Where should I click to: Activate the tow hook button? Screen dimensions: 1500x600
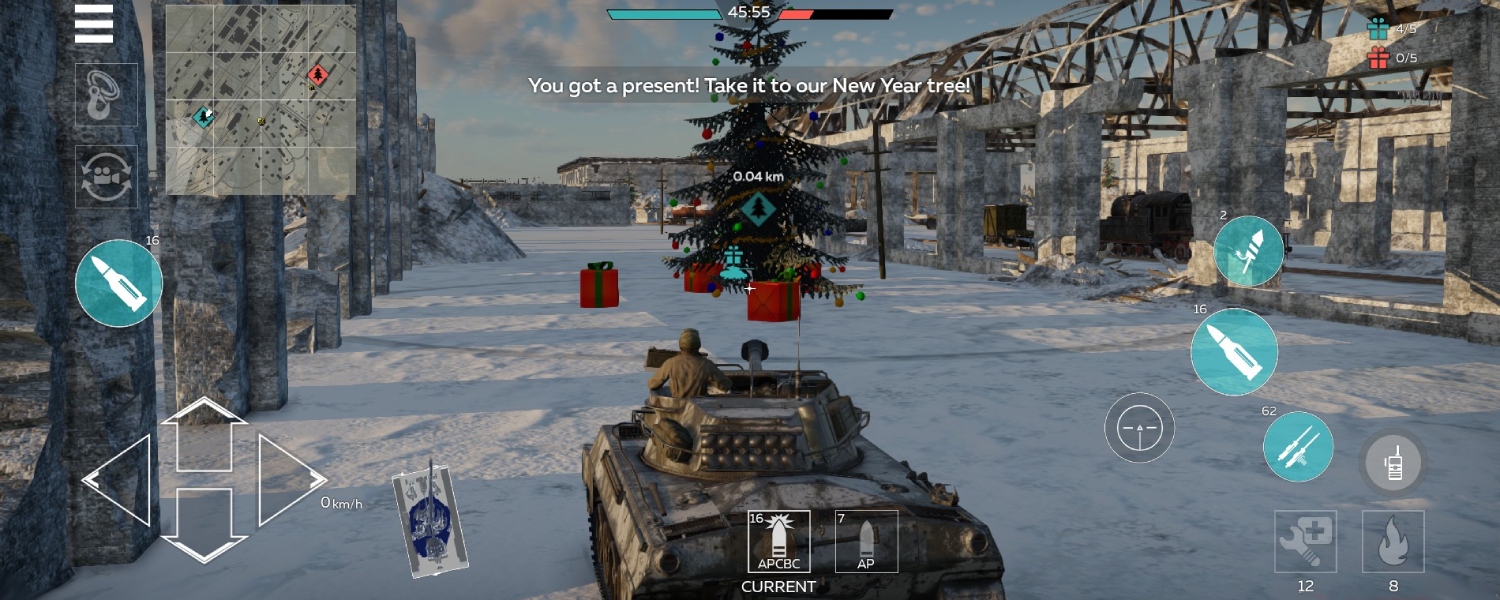(106, 95)
